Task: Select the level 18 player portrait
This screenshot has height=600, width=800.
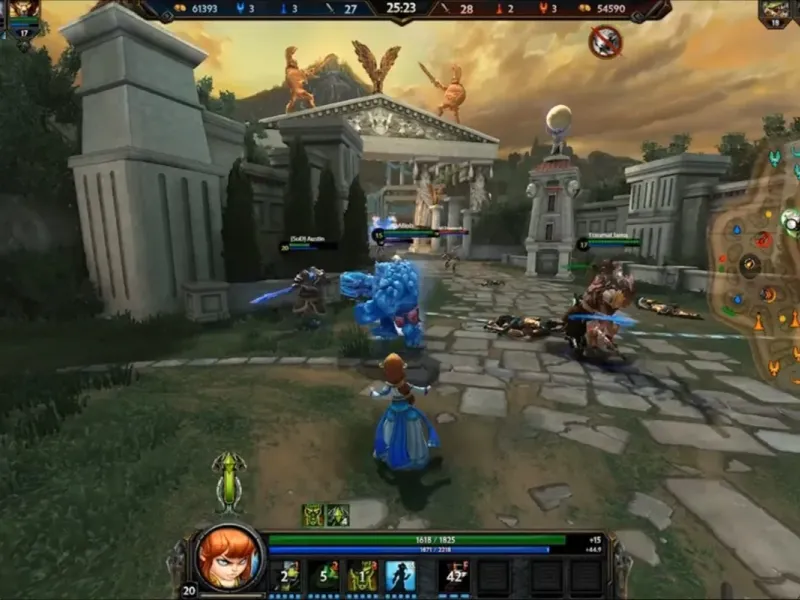Action: (x=776, y=12)
